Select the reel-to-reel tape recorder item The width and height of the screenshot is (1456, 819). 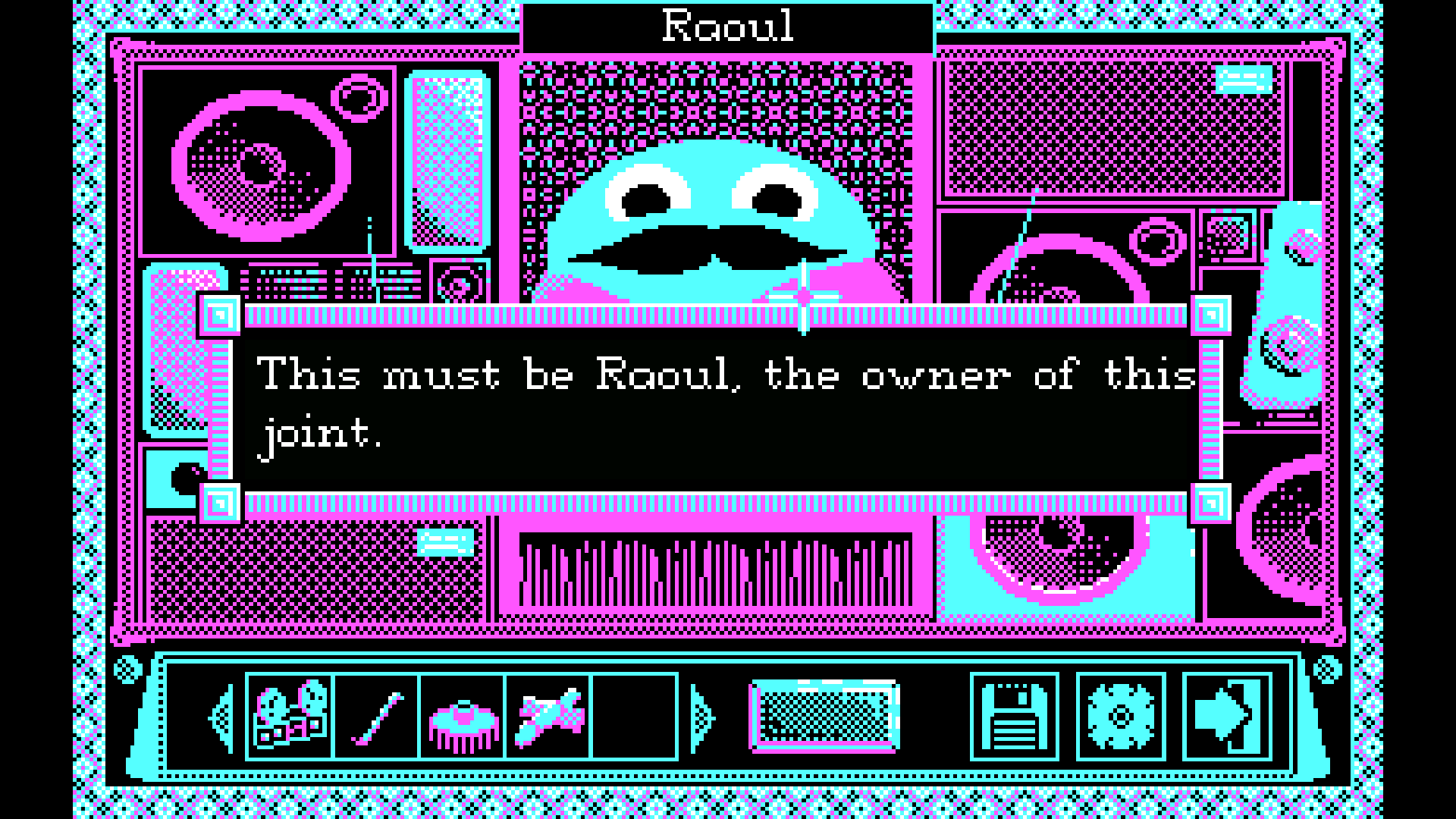coord(290,716)
